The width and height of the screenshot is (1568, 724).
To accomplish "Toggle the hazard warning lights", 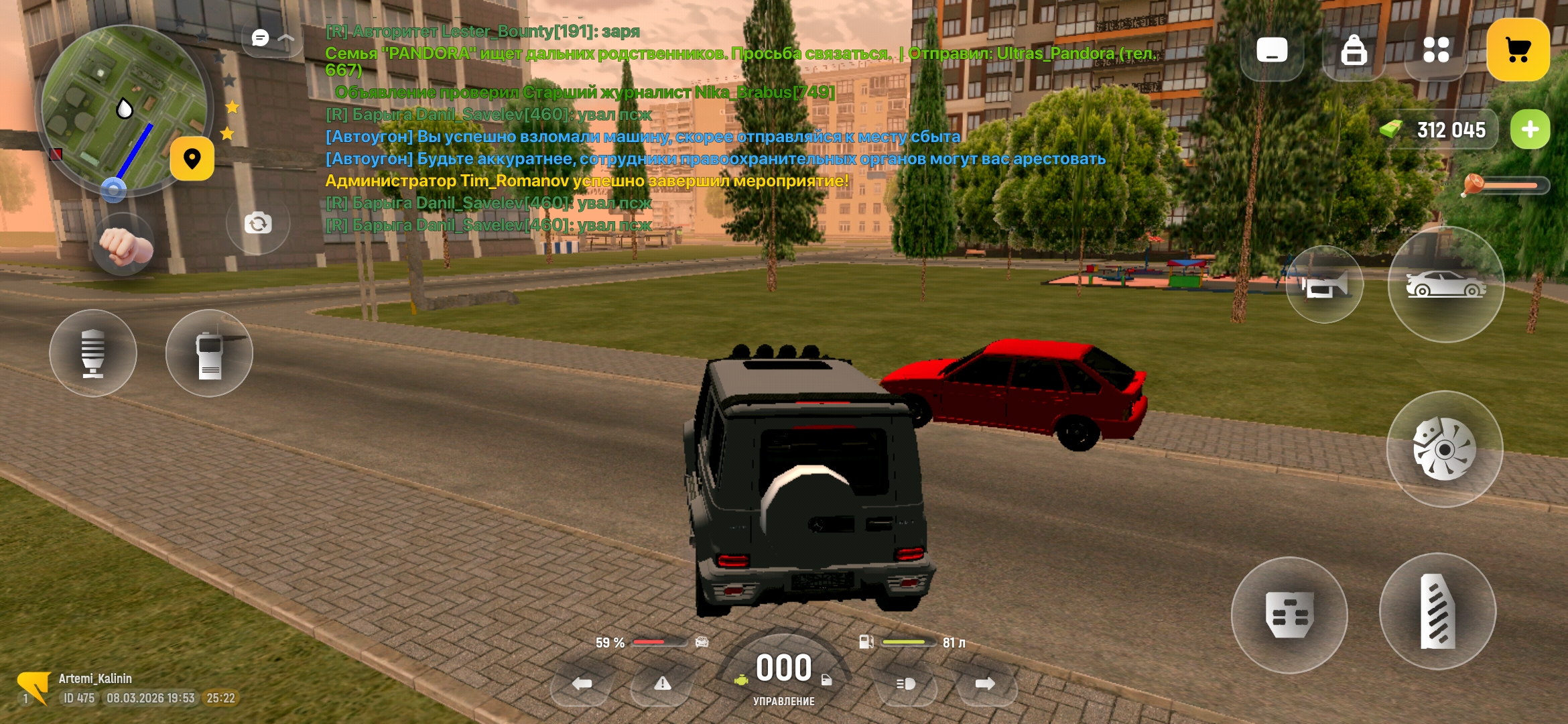I will point(663,684).
